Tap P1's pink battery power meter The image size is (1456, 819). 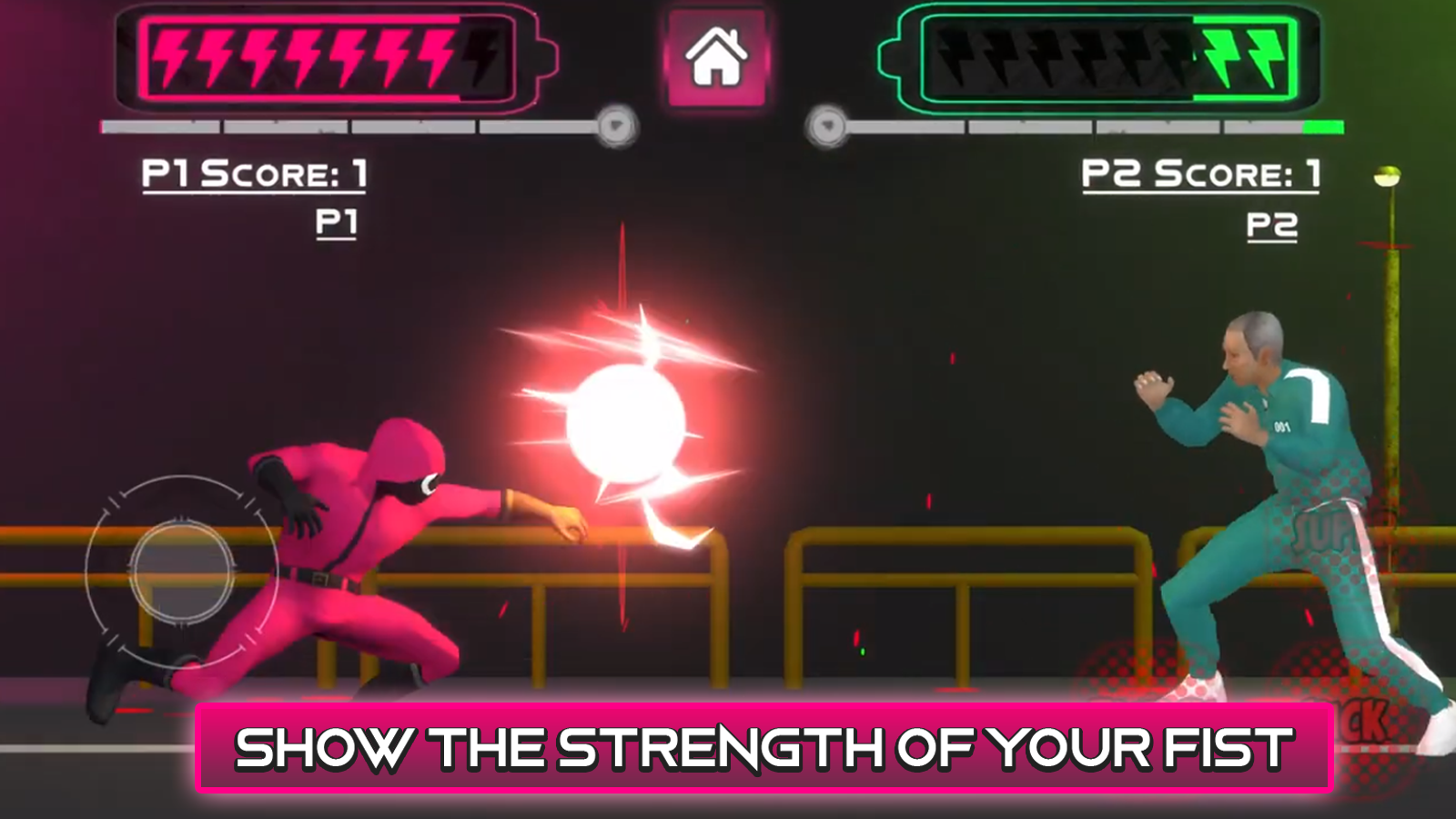[x=328, y=56]
